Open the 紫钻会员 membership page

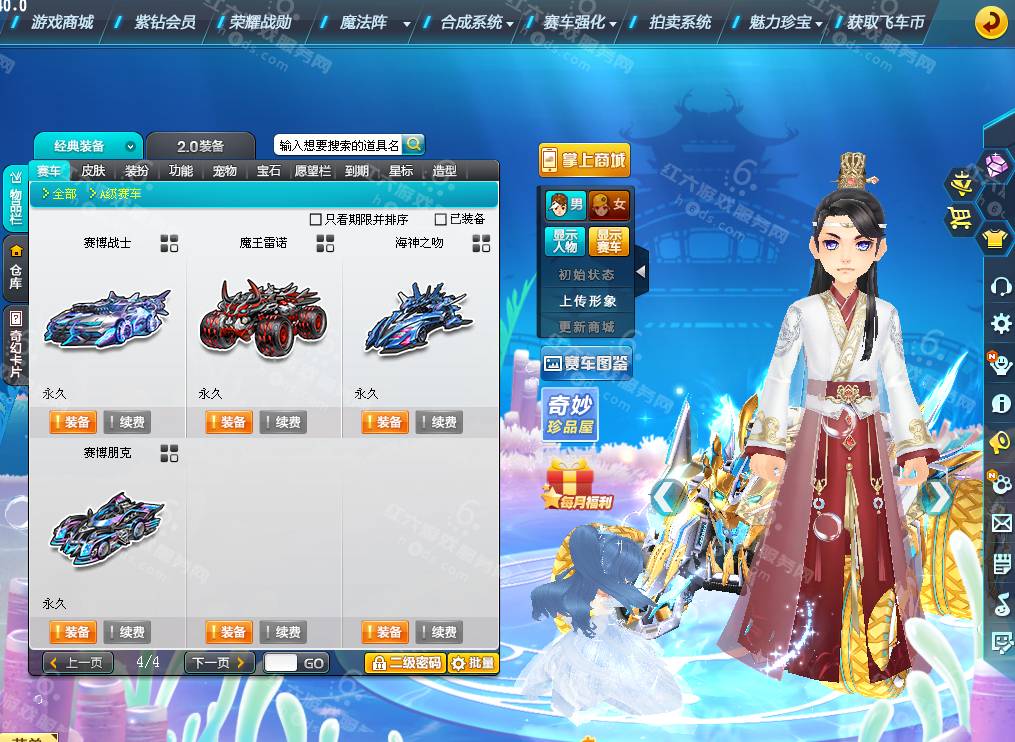click(165, 22)
